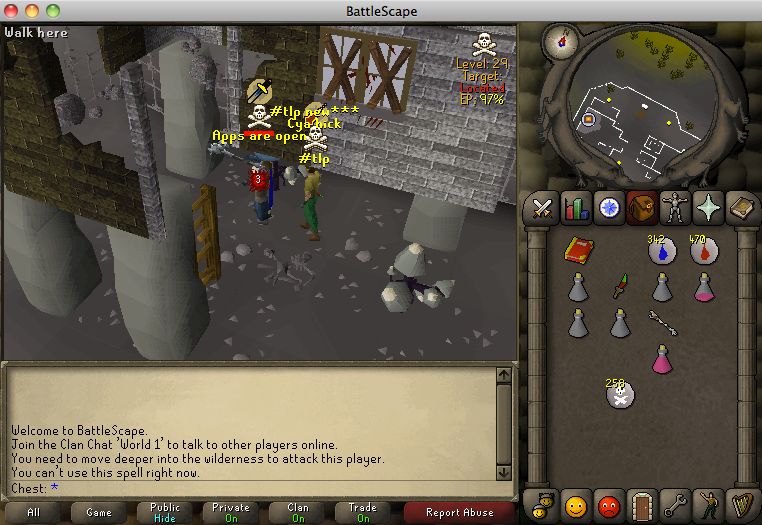Open the Combat Options tab
Viewport: 762px width, 525px height.
[543, 209]
